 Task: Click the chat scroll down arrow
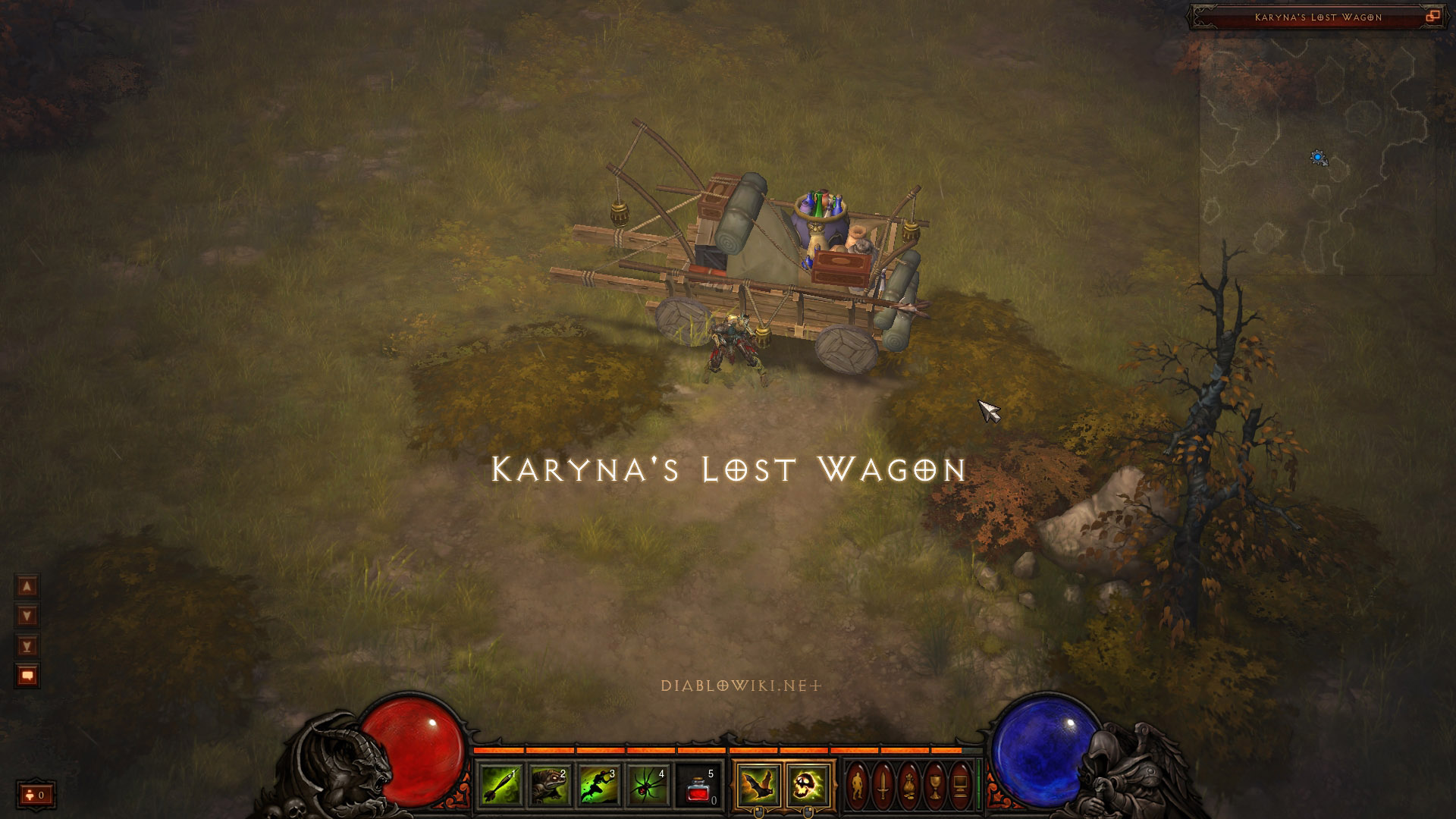pyautogui.click(x=27, y=616)
